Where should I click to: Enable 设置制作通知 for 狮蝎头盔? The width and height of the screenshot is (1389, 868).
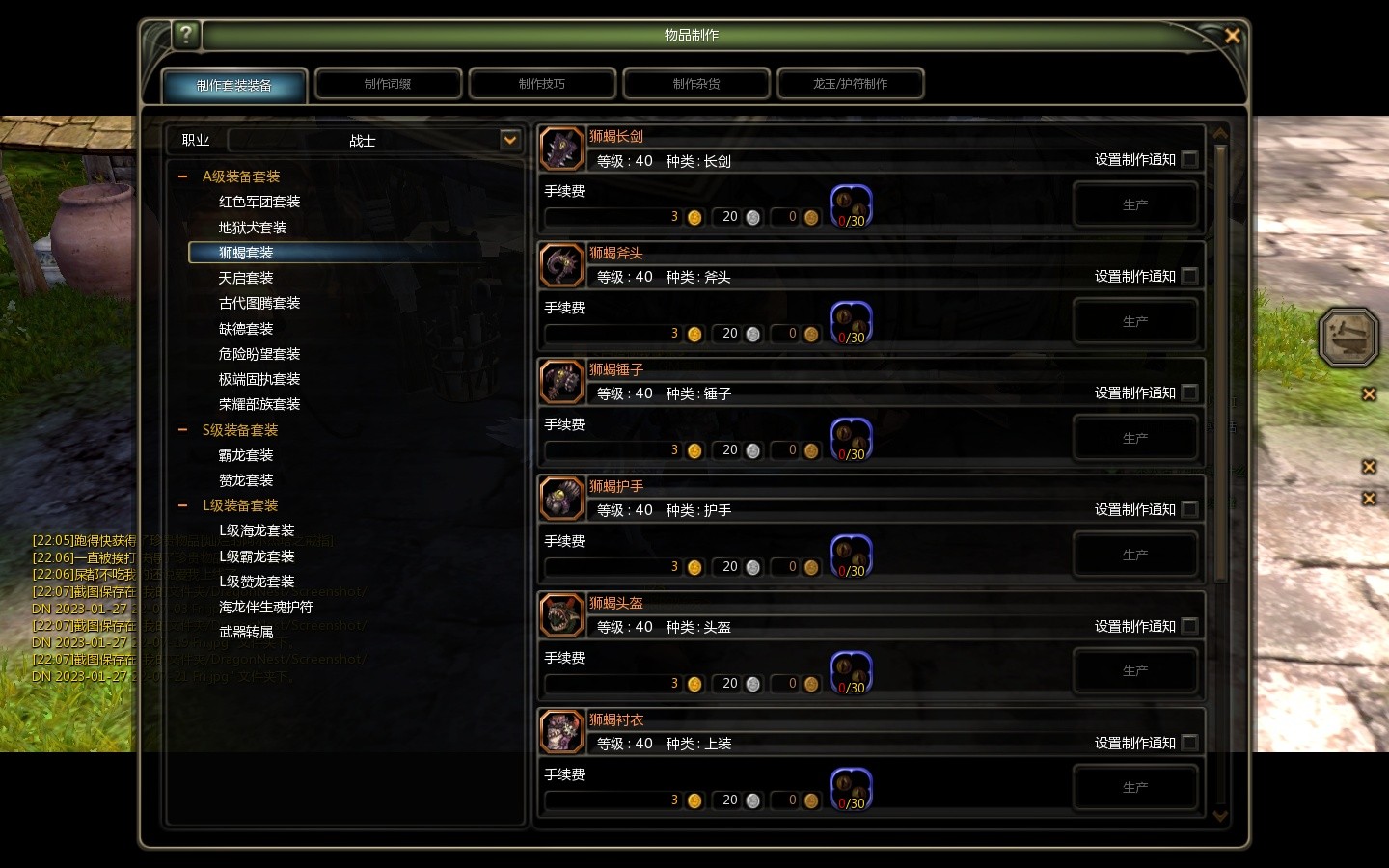click(x=1189, y=627)
